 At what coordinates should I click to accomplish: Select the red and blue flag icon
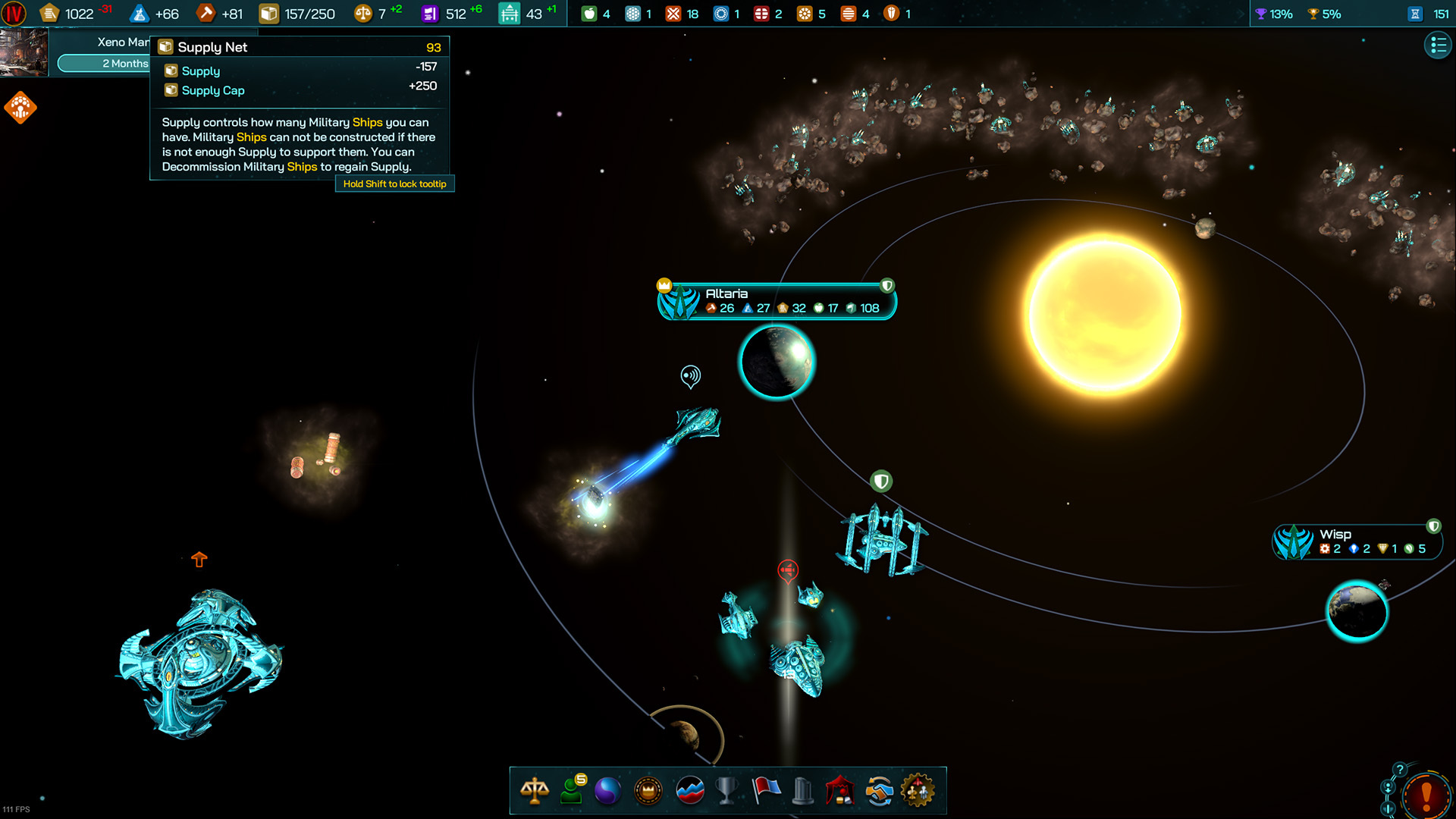[766, 791]
